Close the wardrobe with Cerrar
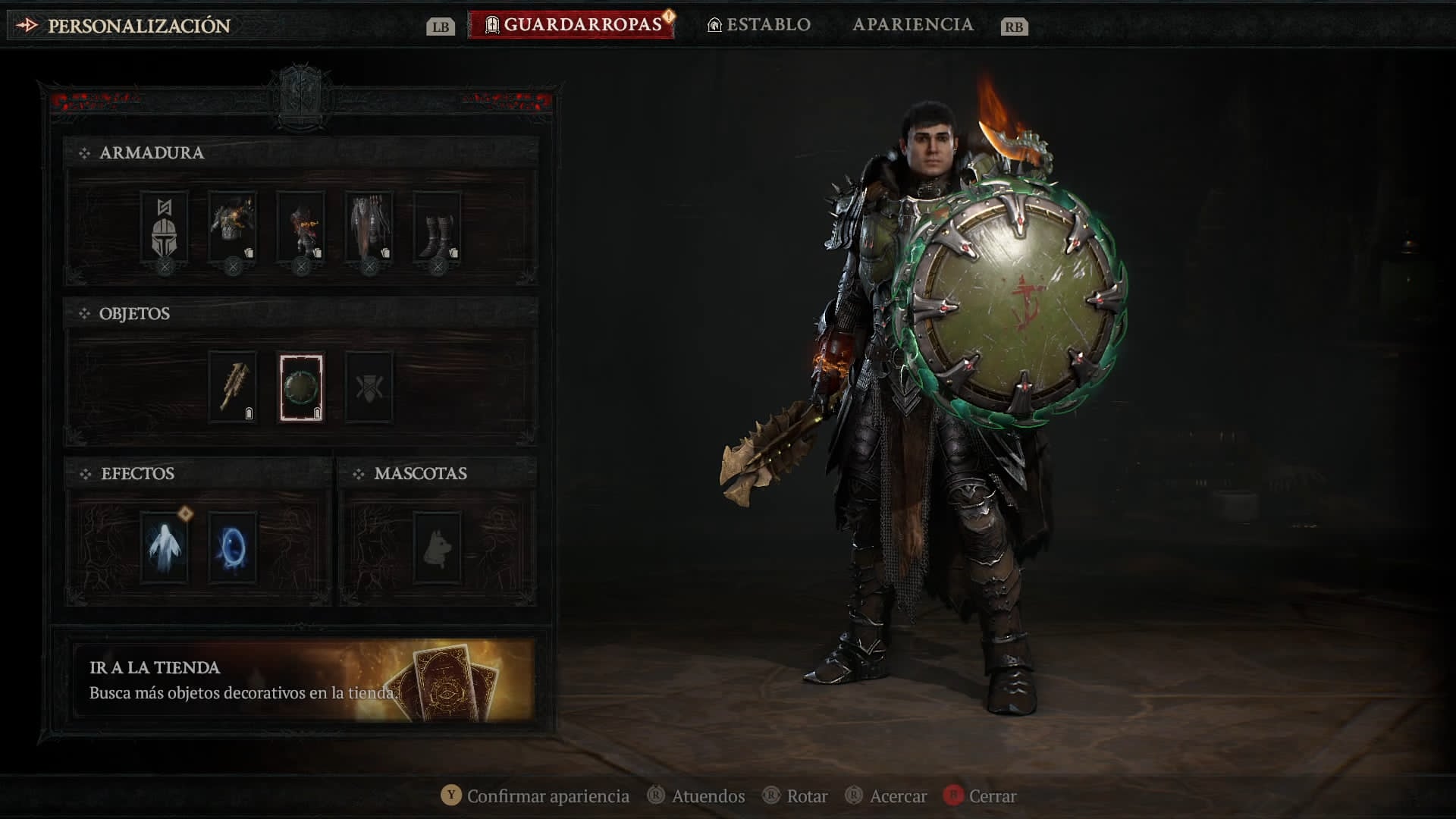Viewport: 1456px width, 819px height. point(980,796)
